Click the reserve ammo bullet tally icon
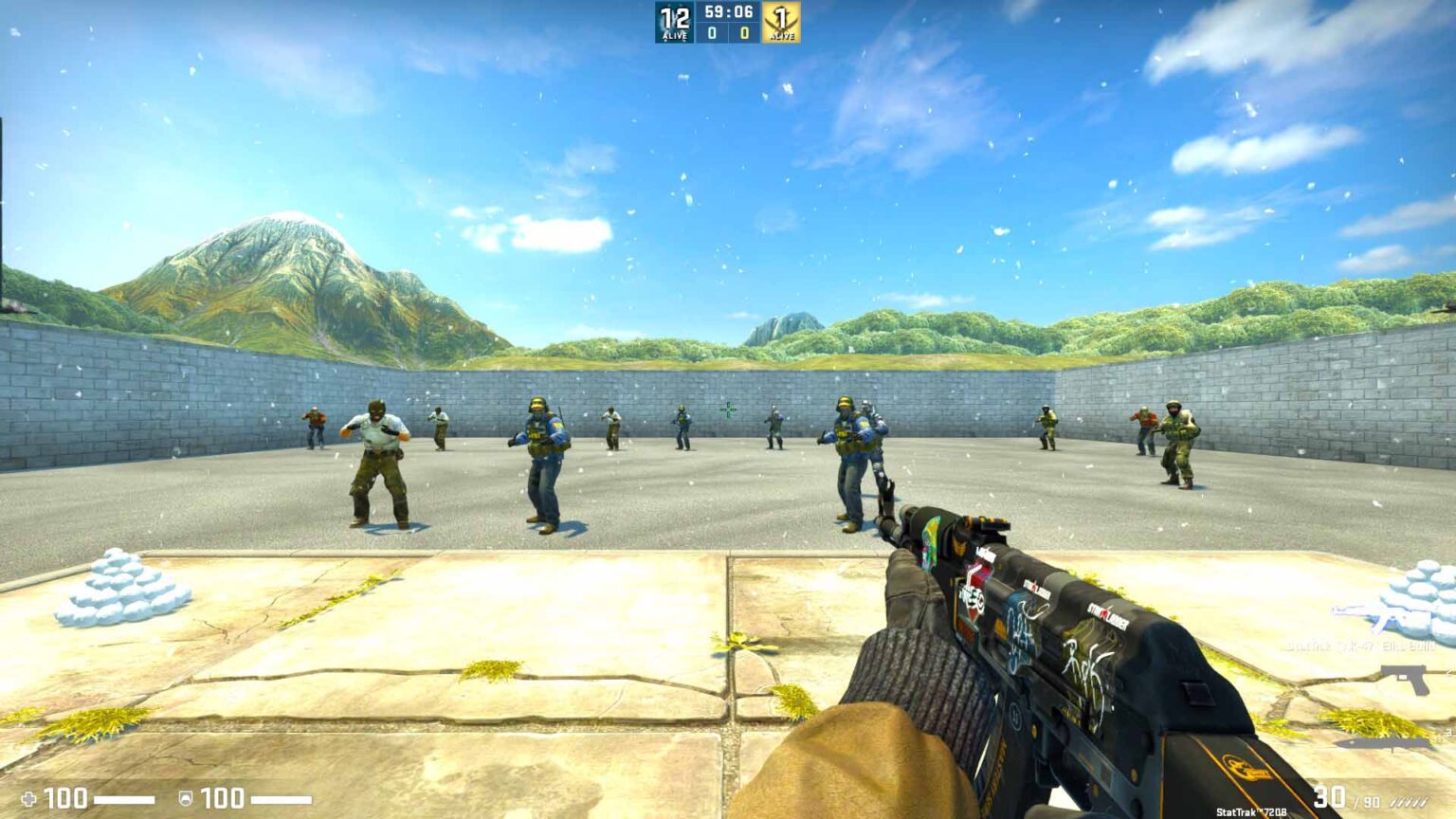Image resolution: width=1456 pixels, height=819 pixels. [1410, 802]
